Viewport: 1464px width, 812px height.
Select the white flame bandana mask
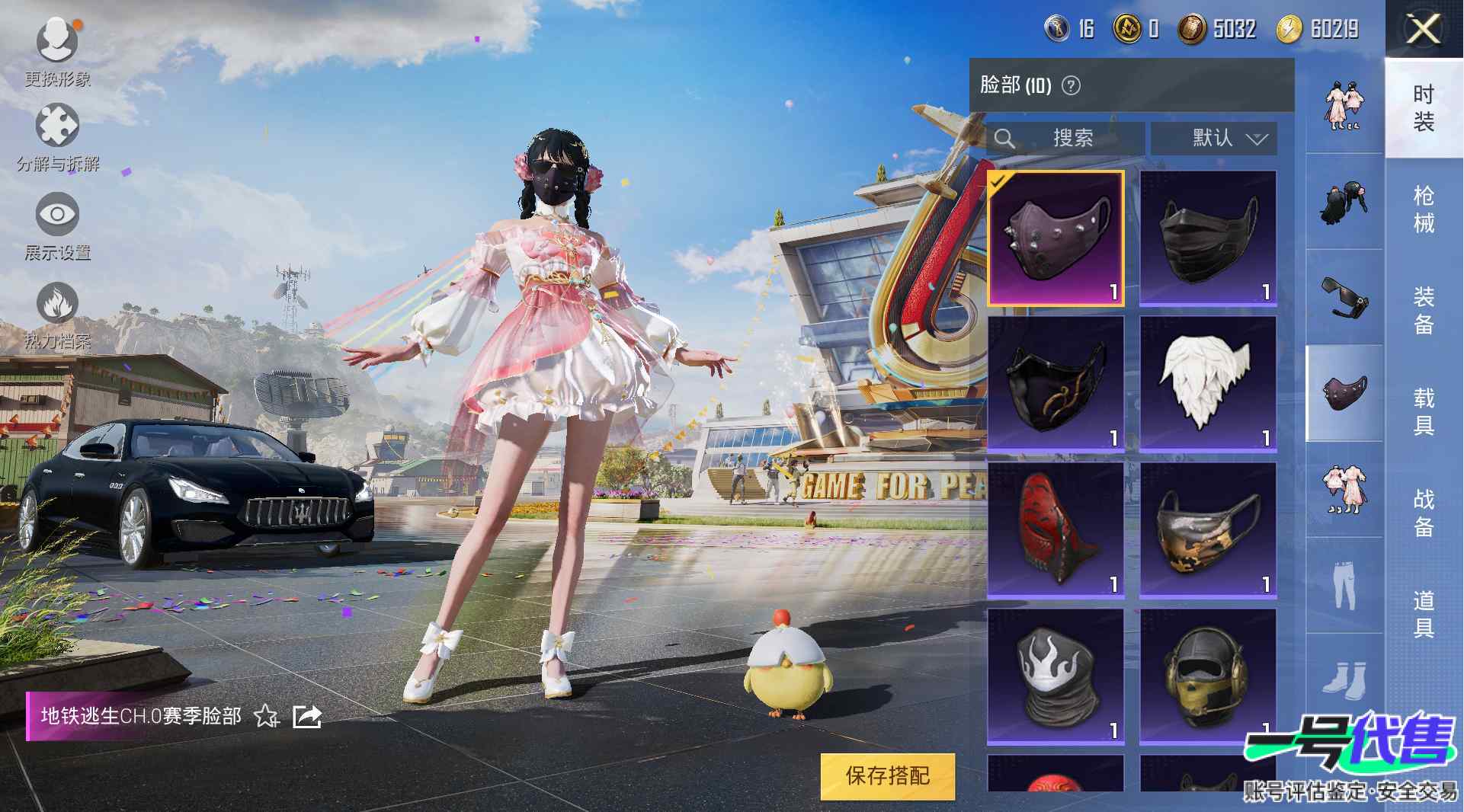1056,676
